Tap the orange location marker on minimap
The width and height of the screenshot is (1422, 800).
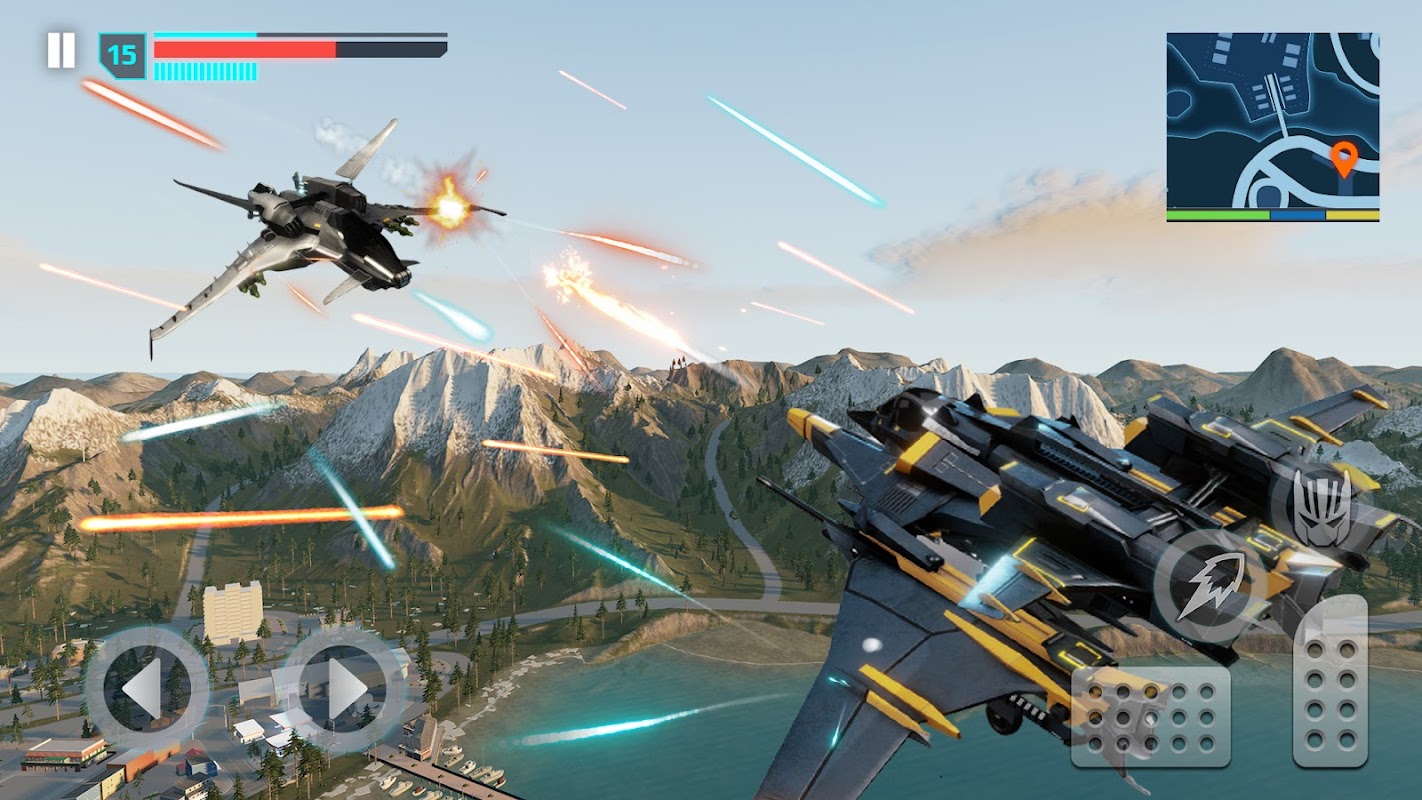[x=1345, y=158]
